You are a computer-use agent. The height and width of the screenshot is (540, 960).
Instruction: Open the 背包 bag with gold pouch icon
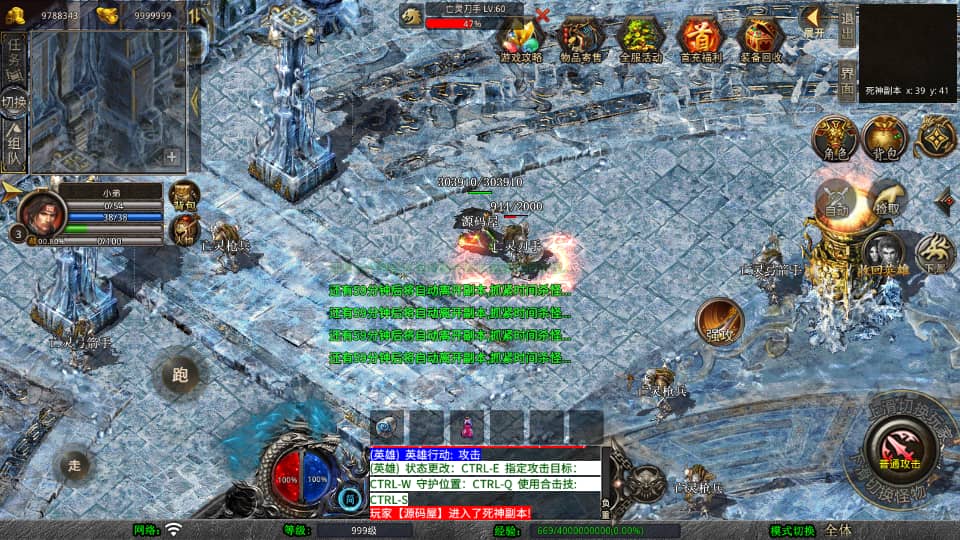tap(884, 138)
